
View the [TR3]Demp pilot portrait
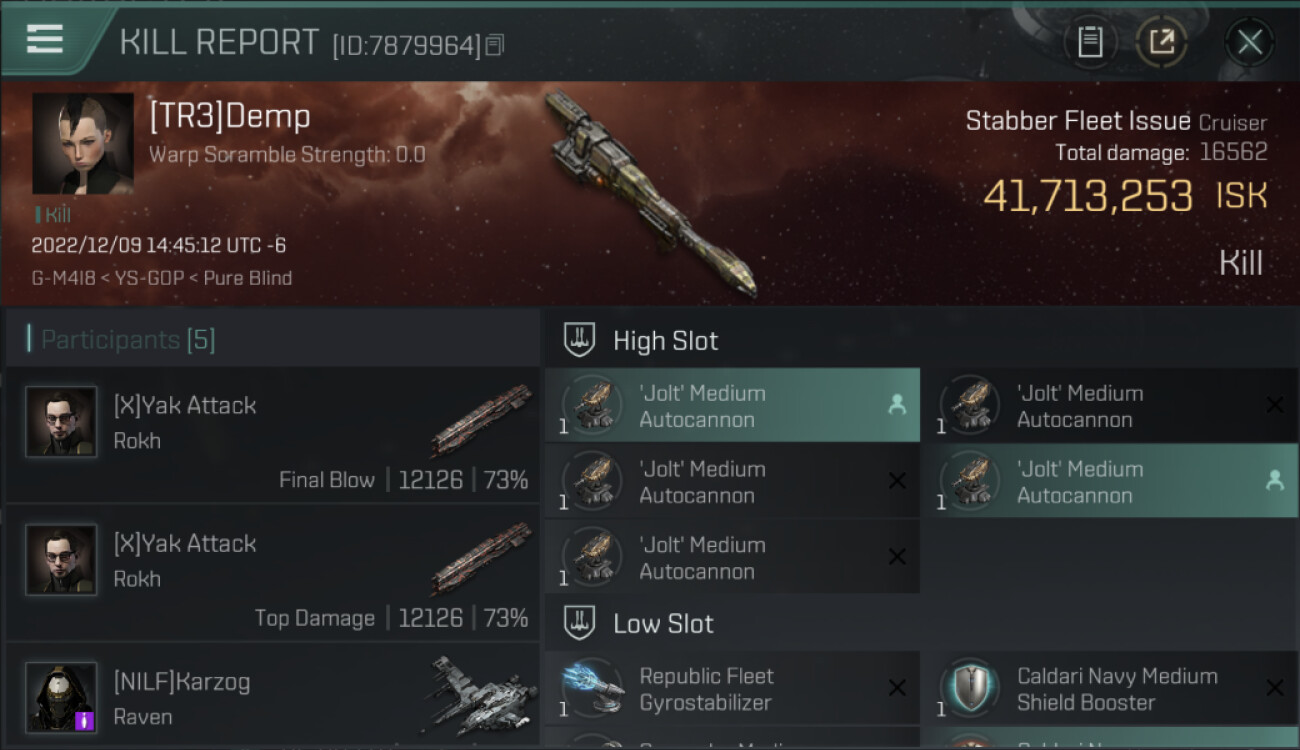point(83,144)
